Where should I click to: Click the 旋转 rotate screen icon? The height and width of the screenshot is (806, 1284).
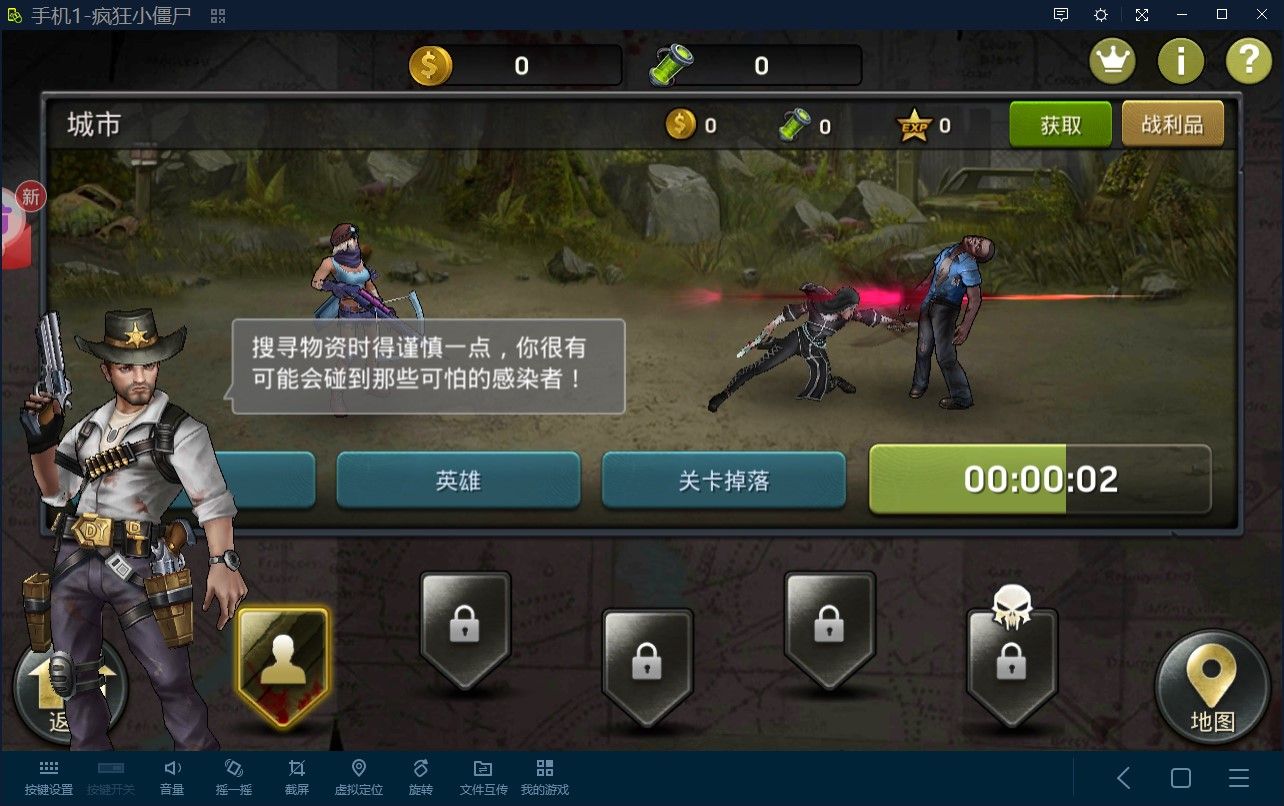pos(420,775)
